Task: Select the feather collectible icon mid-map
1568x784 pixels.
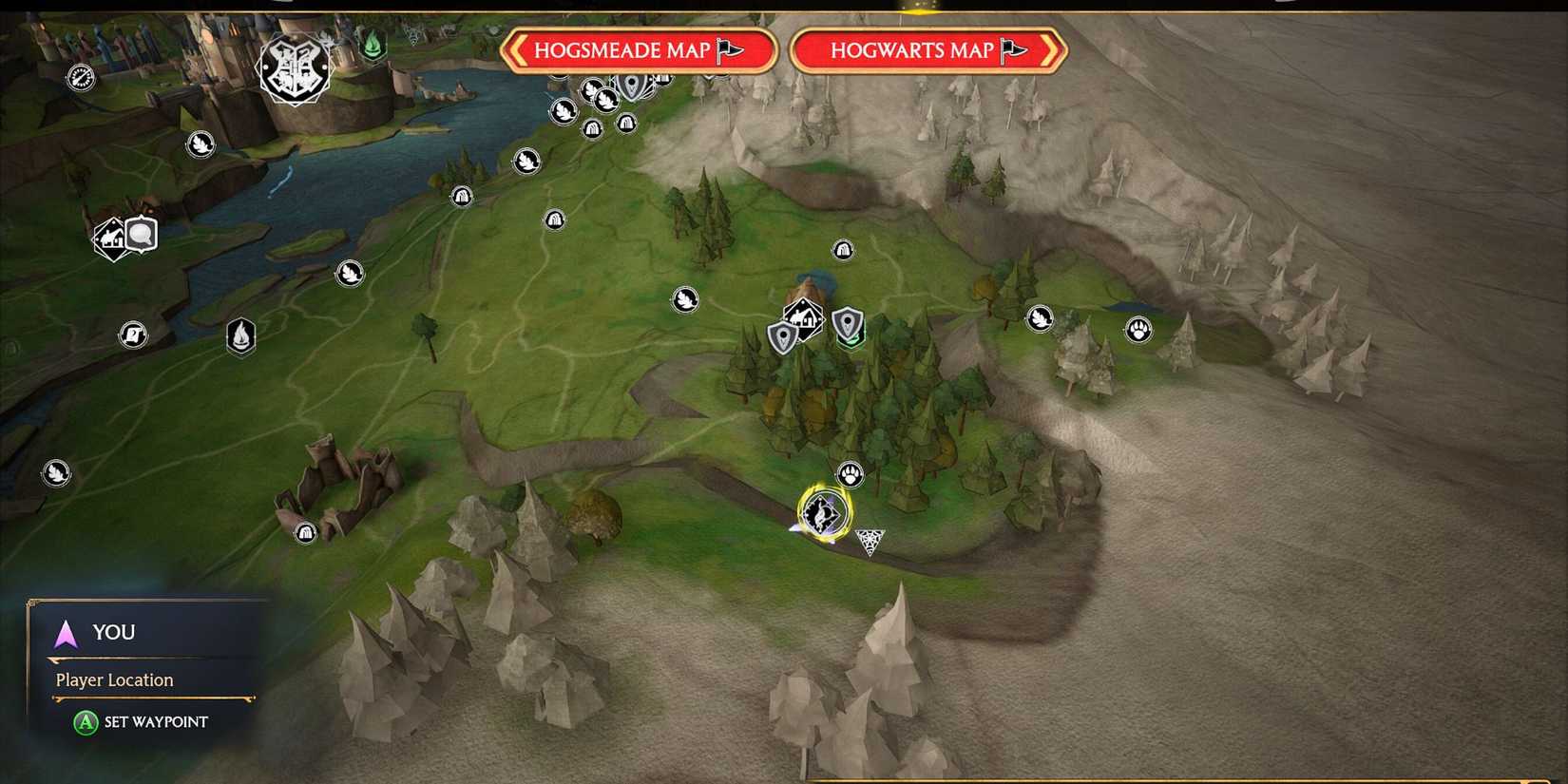Action: coord(685,299)
